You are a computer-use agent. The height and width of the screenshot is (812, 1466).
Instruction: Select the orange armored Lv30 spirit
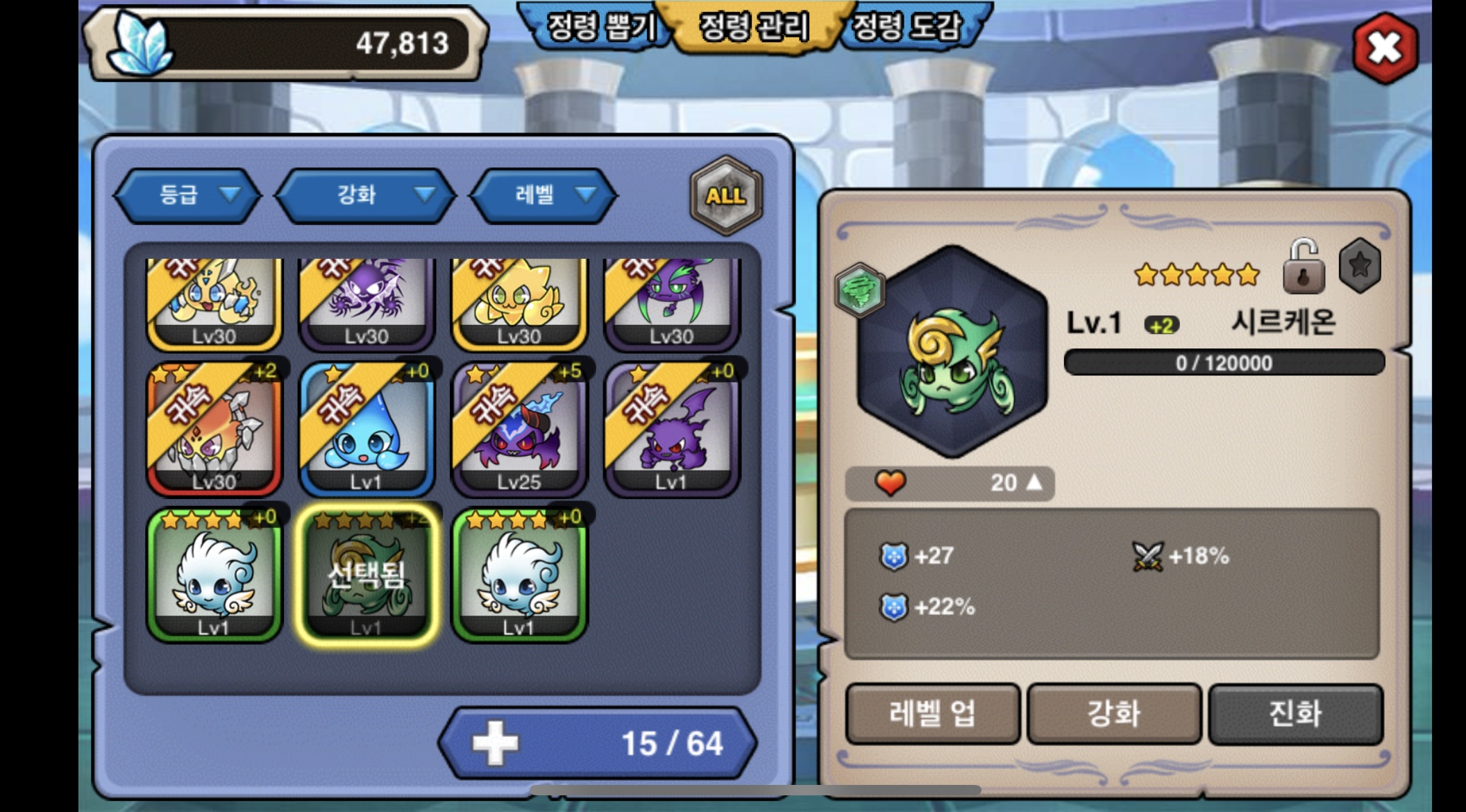214,429
